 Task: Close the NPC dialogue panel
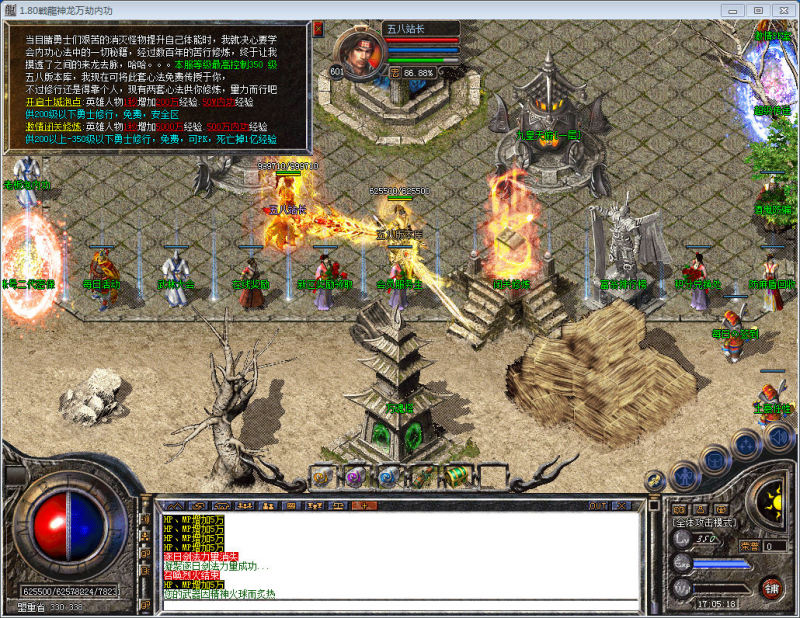click(x=318, y=29)
